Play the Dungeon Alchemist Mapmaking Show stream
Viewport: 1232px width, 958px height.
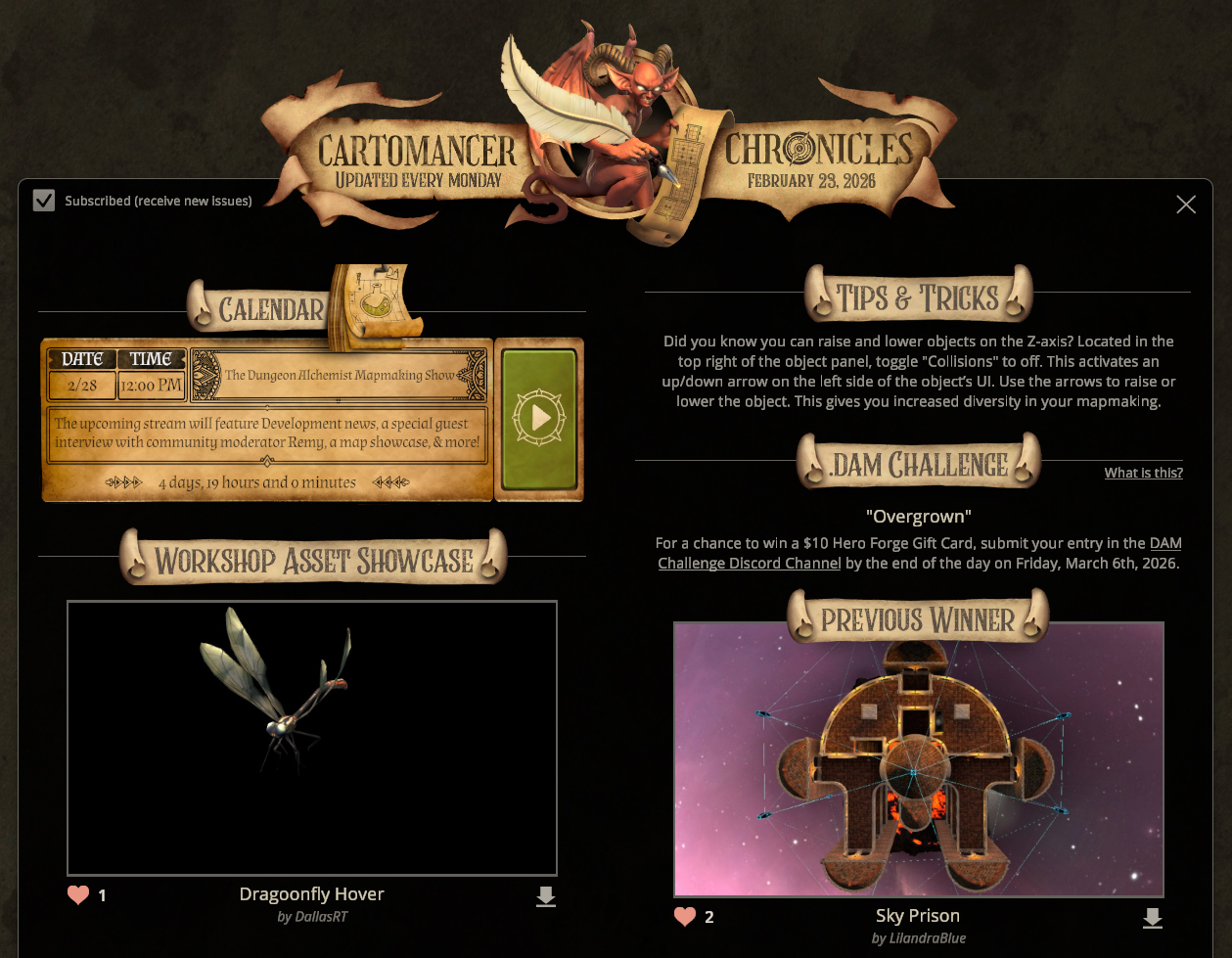(x=539, y=418)
